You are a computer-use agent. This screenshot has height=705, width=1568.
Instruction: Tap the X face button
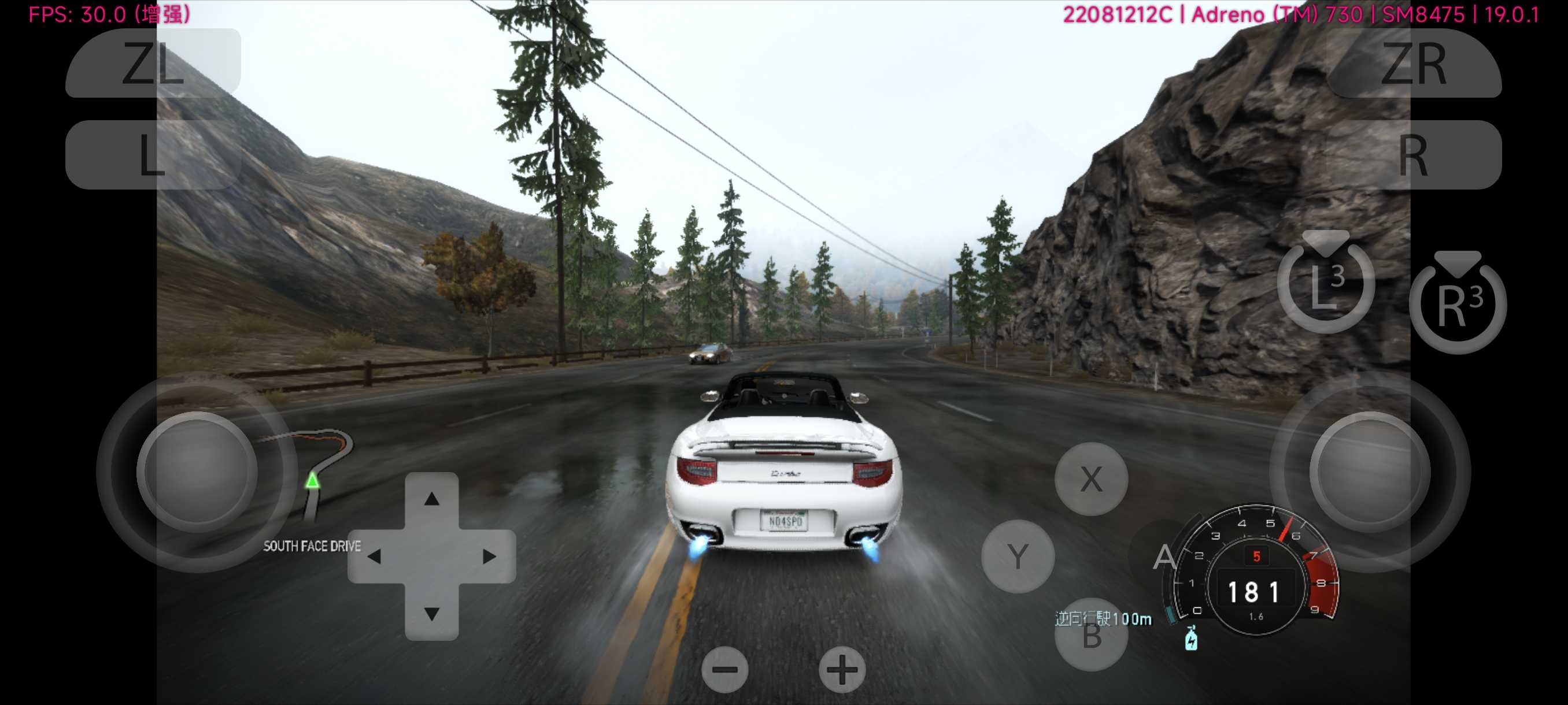(1091, 479)
